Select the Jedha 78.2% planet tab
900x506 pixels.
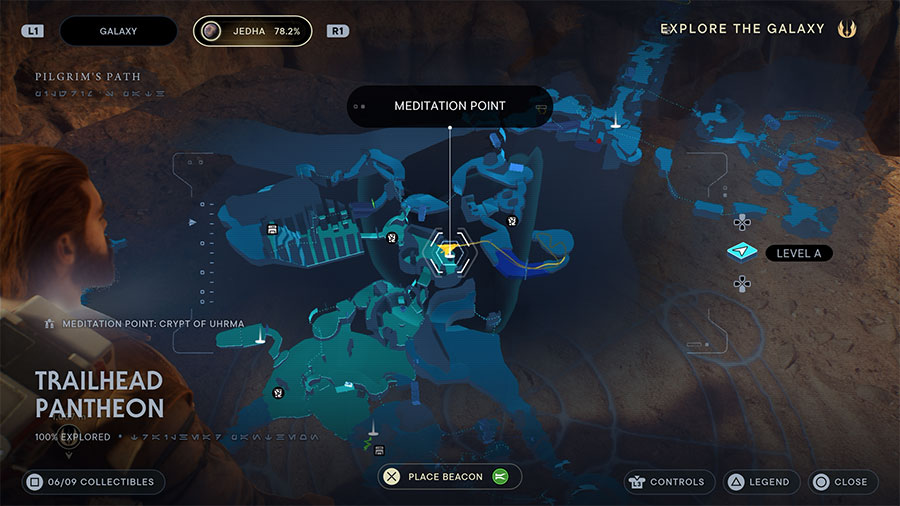[x=253, y=31]
